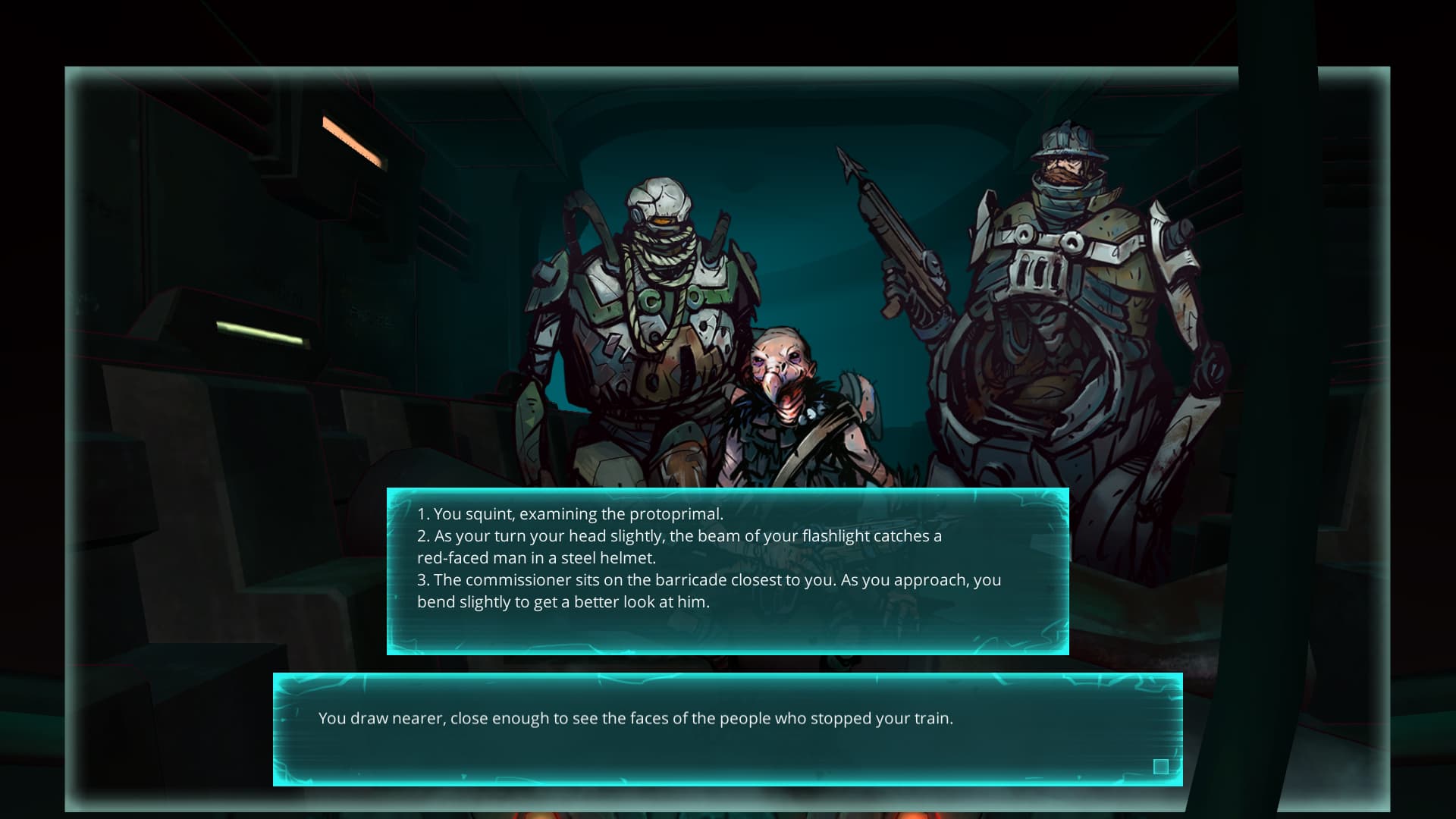1456x819 pixels.
Task: Choose option 1 to examine the protoprimal
Action: (x=570, y=514)
